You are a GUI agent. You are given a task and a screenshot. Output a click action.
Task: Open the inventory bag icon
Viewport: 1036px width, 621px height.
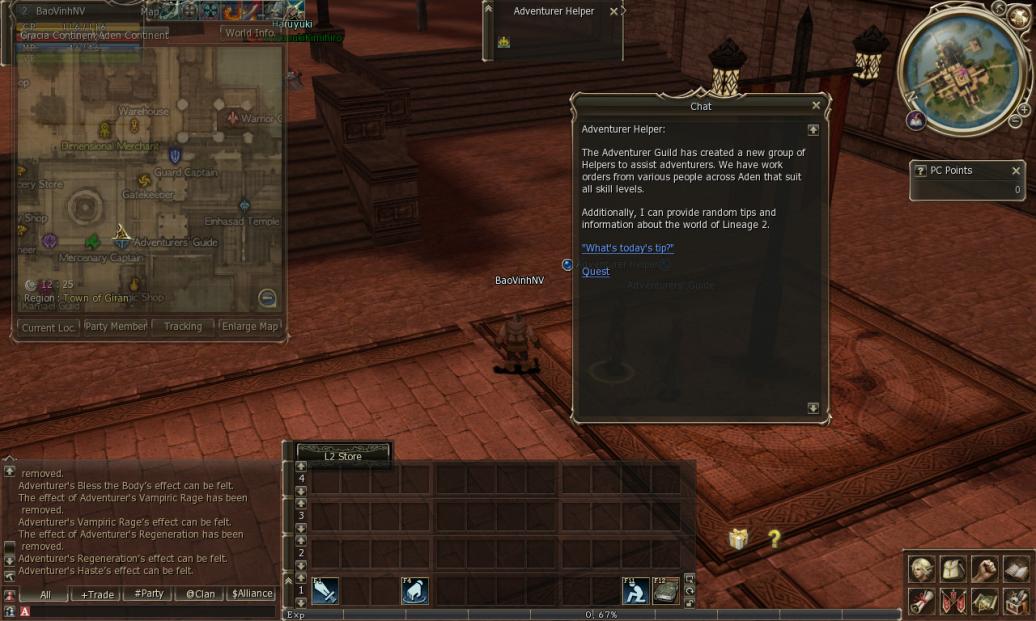[x=953, y=568]
